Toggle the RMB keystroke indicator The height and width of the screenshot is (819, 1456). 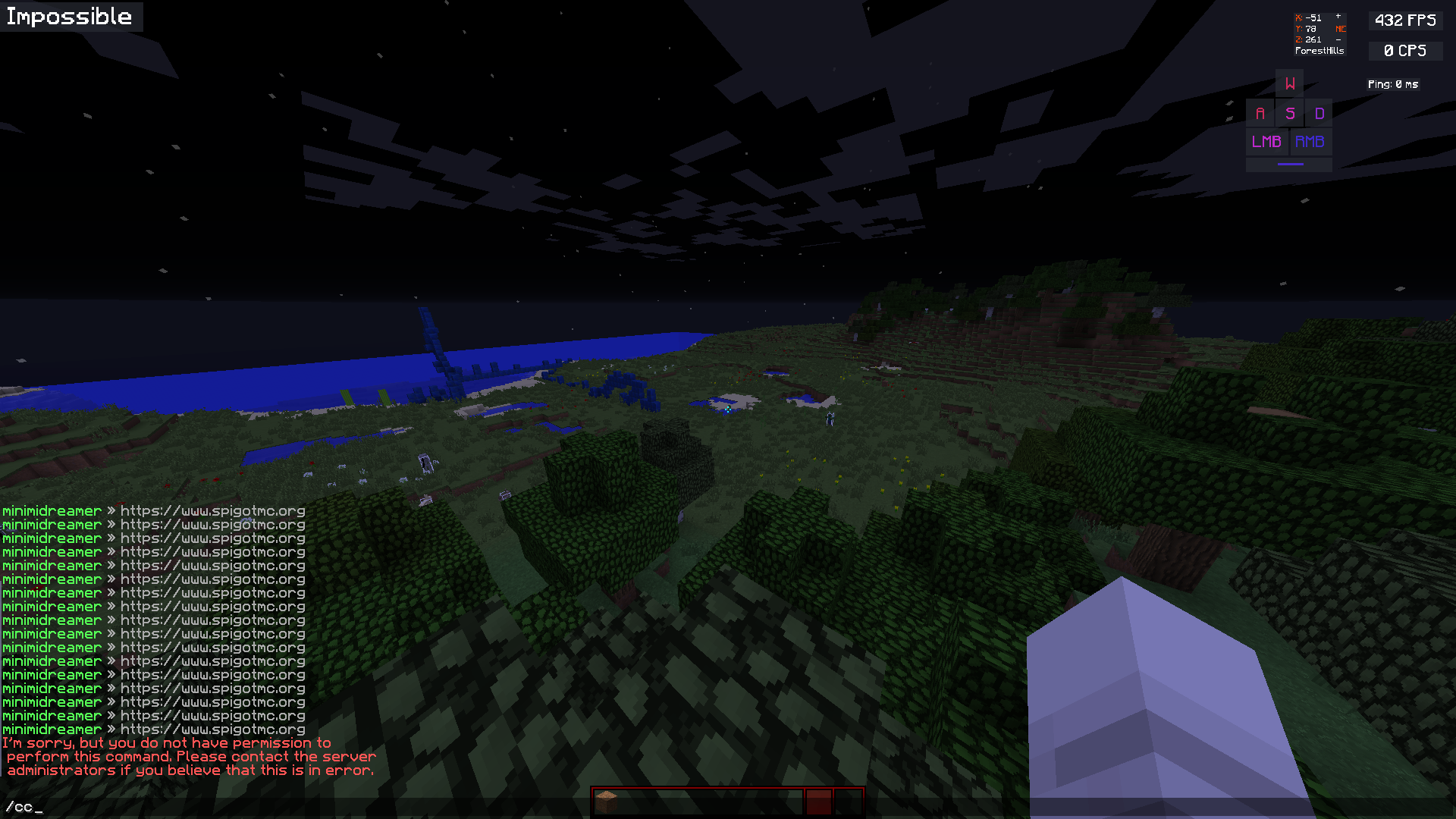pos(1310,141)
